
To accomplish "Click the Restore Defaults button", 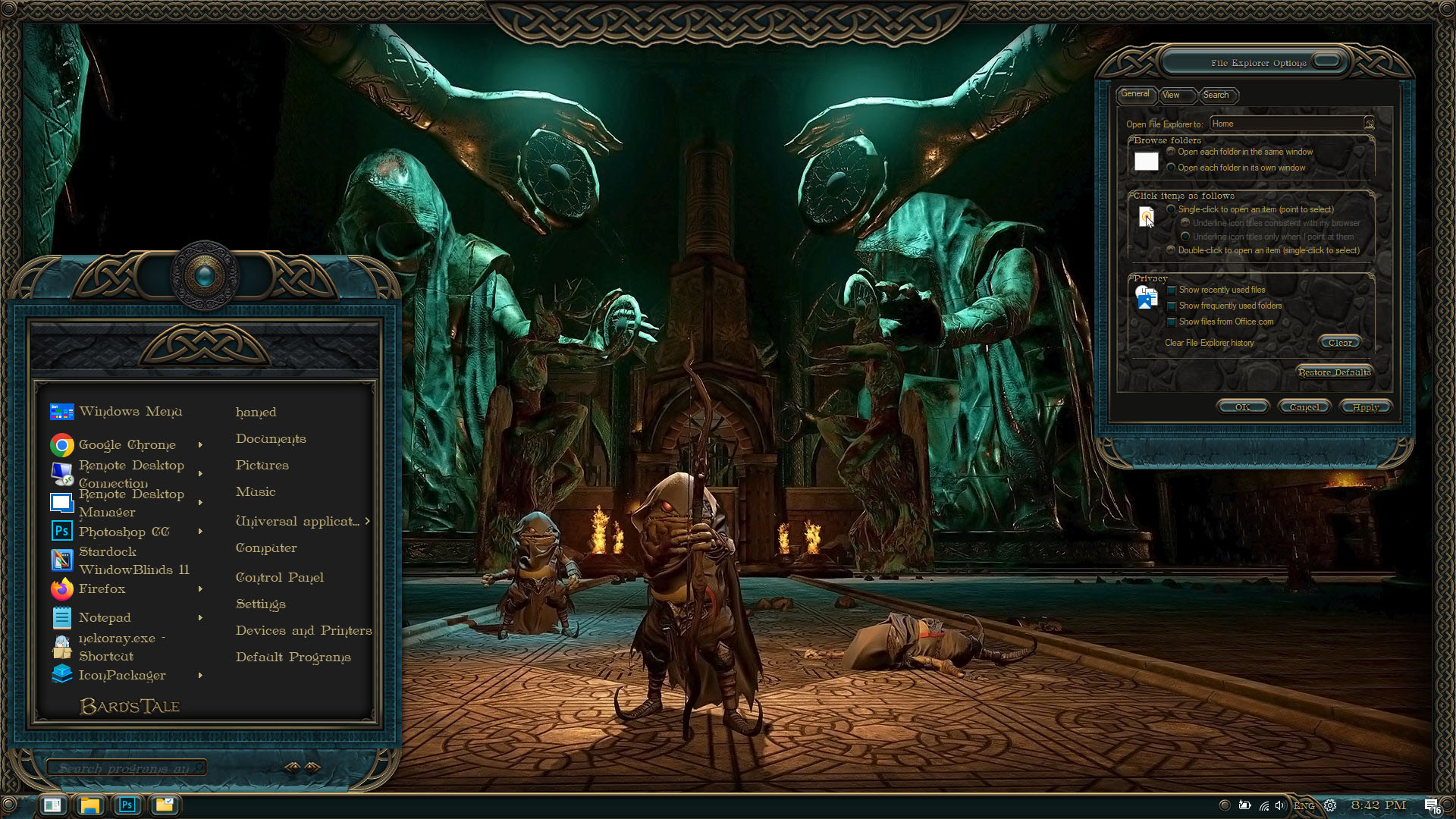I will (x=1334, y=372).
